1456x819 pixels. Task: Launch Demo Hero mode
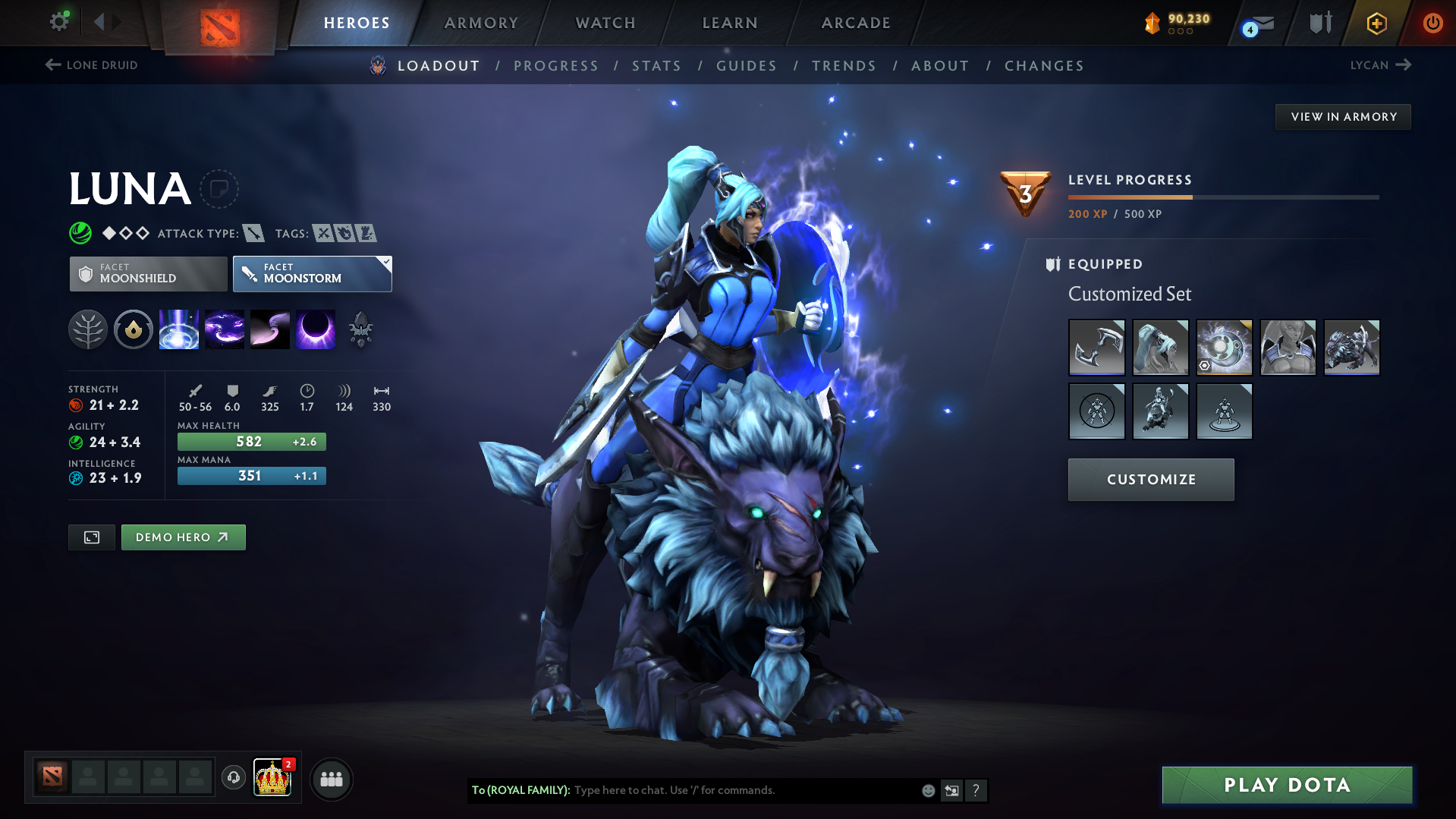coord(183,537)
